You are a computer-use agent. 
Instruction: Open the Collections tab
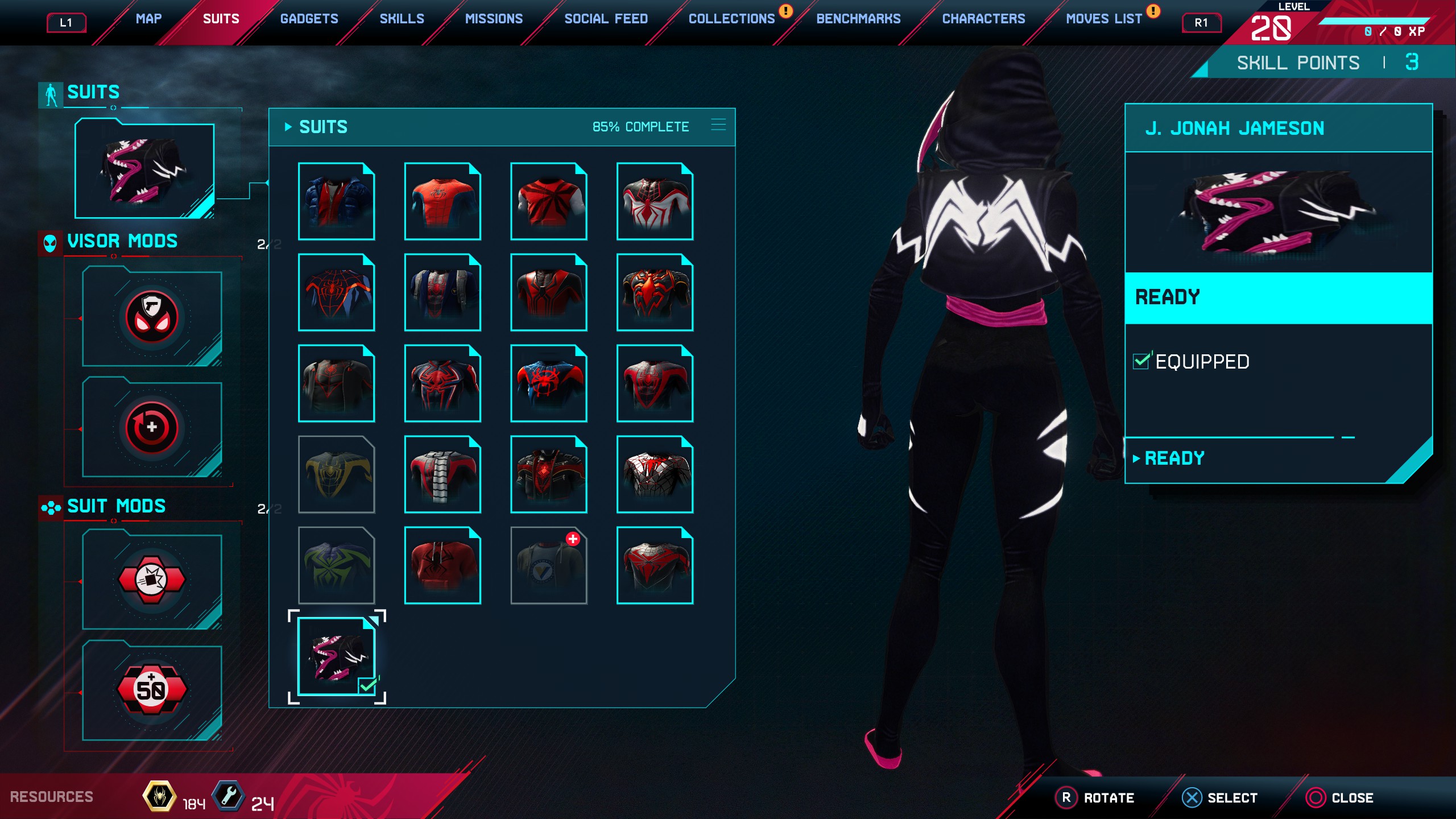coord(731,19)
